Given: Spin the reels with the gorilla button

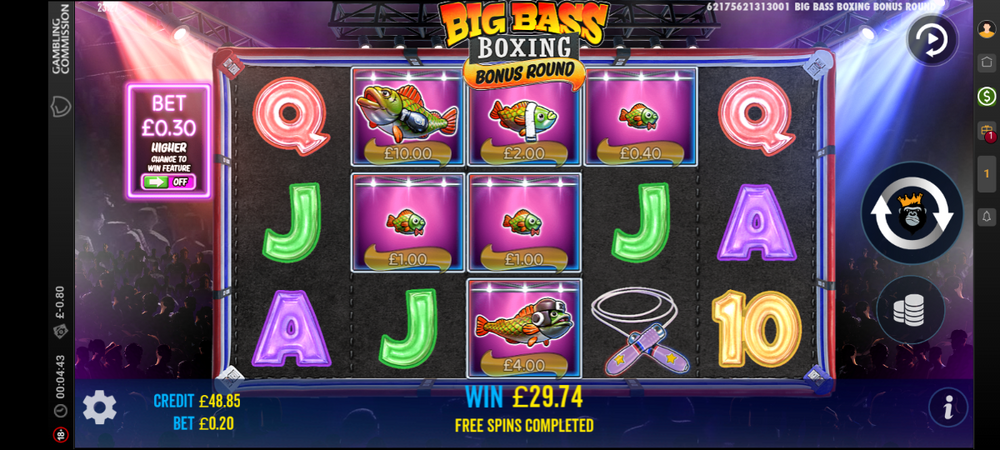Looking at the screenshot, I should pos(911,212).
